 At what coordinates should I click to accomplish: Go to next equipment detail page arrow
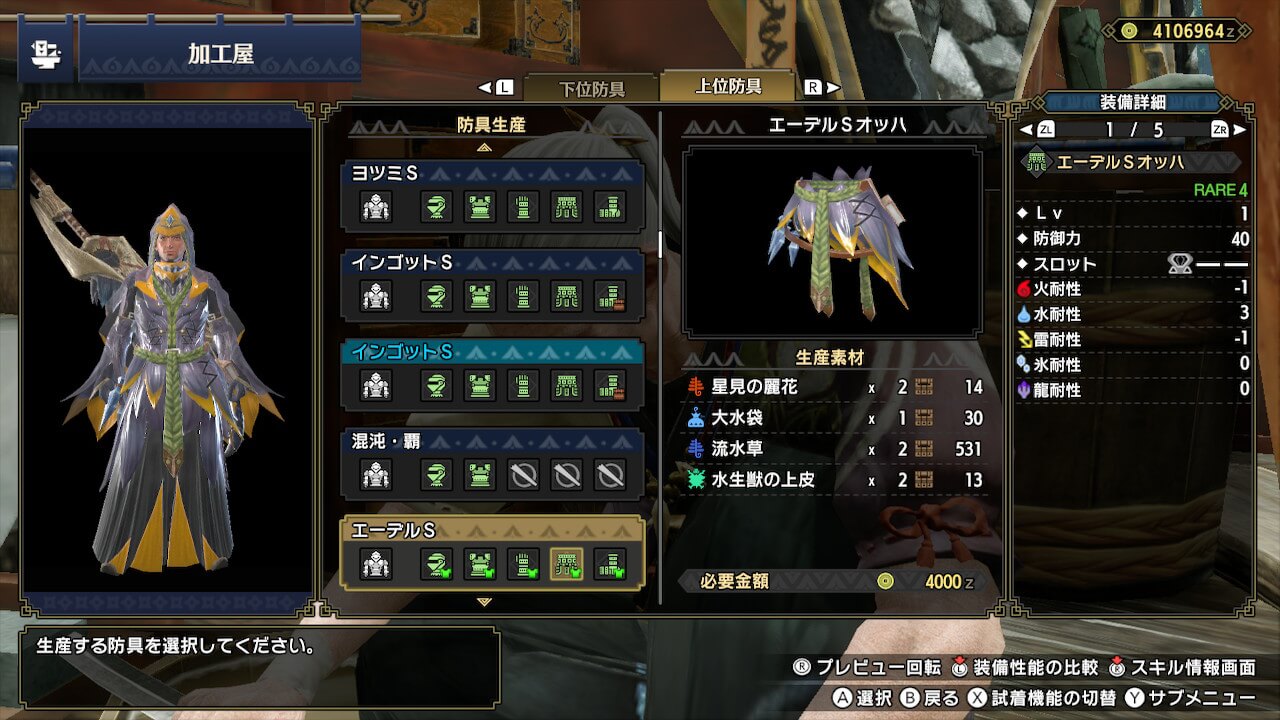(1239, 130)
